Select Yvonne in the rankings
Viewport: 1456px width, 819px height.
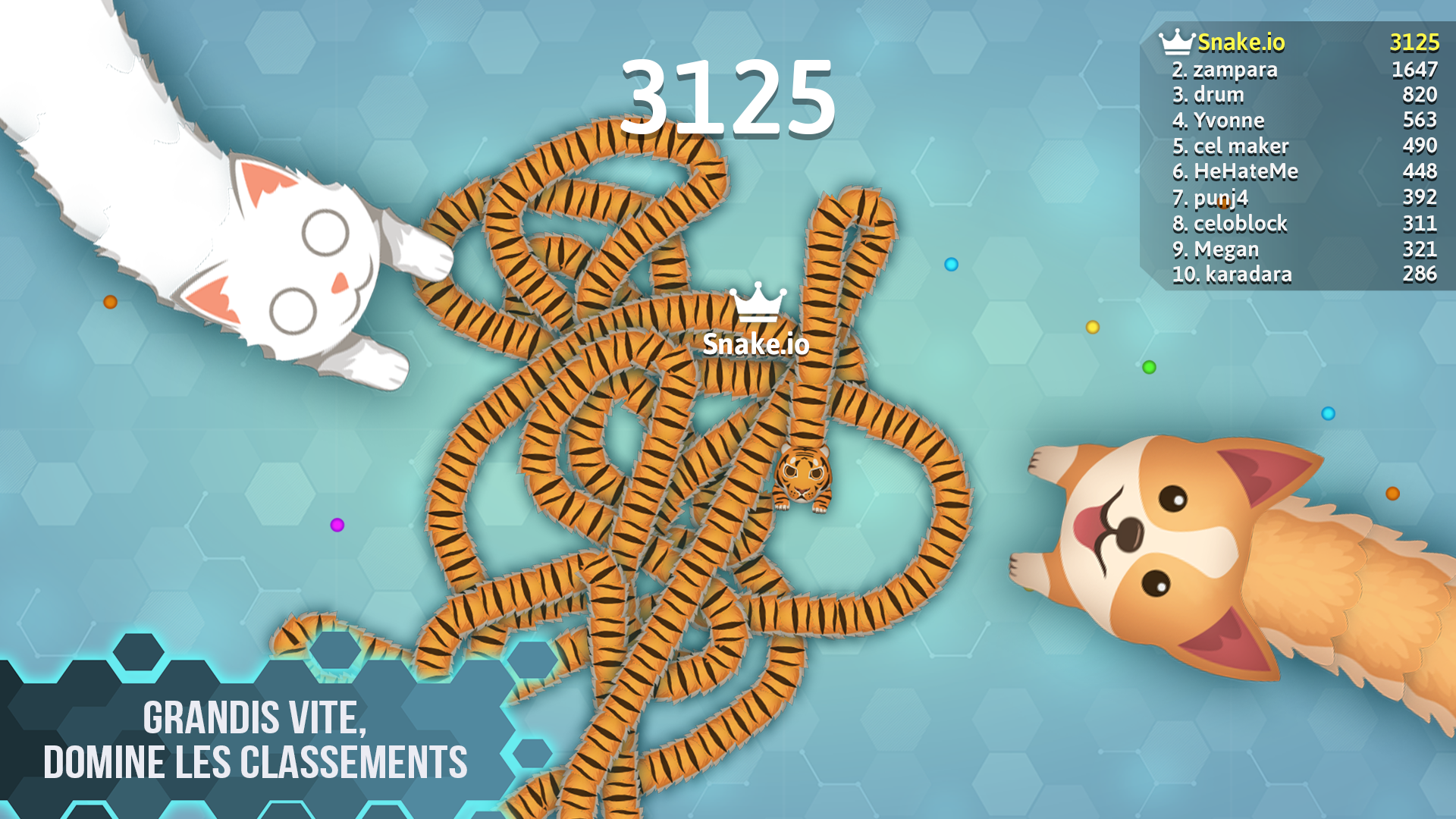[x=1219, y=120]
